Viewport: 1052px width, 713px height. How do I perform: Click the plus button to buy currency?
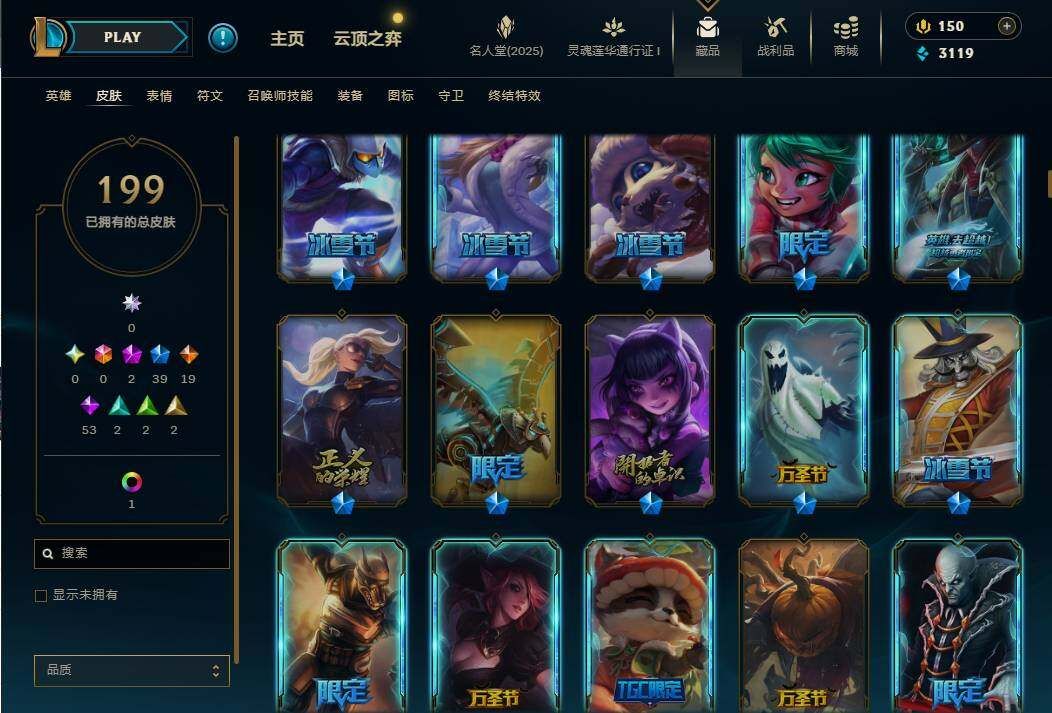tap(1006, 26)
